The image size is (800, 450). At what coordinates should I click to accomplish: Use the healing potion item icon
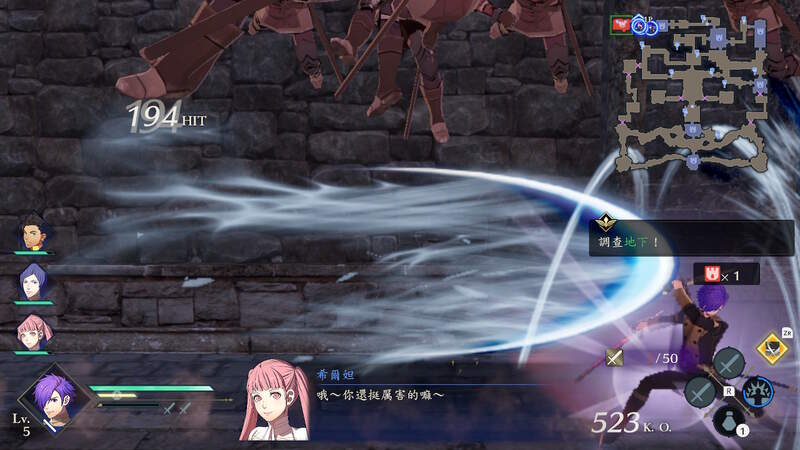pos(729,419)
